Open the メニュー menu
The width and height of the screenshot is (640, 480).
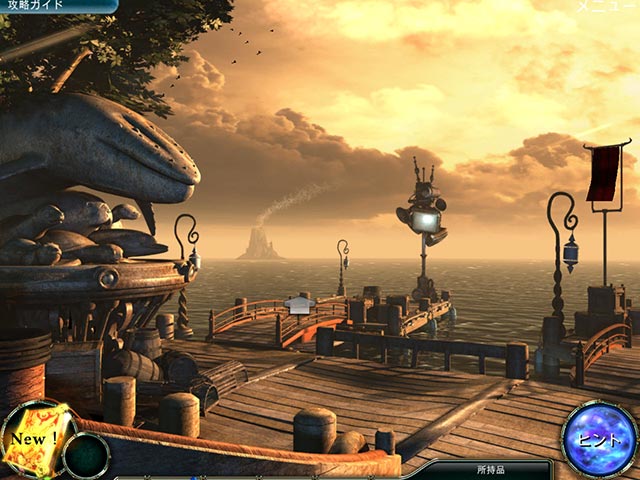[606, 7]
